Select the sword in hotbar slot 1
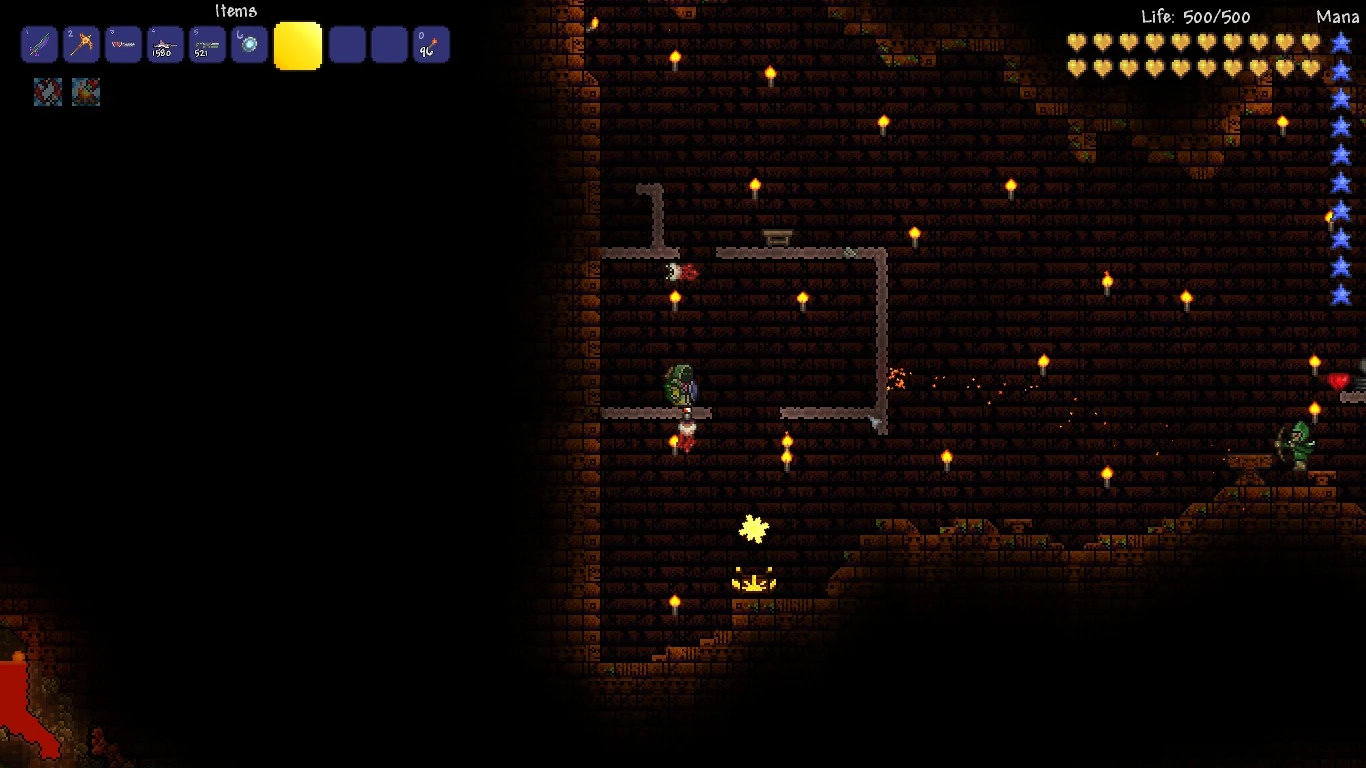This screenshot has height=768, width=1366. pyautogui.click(x=39, y=44)
